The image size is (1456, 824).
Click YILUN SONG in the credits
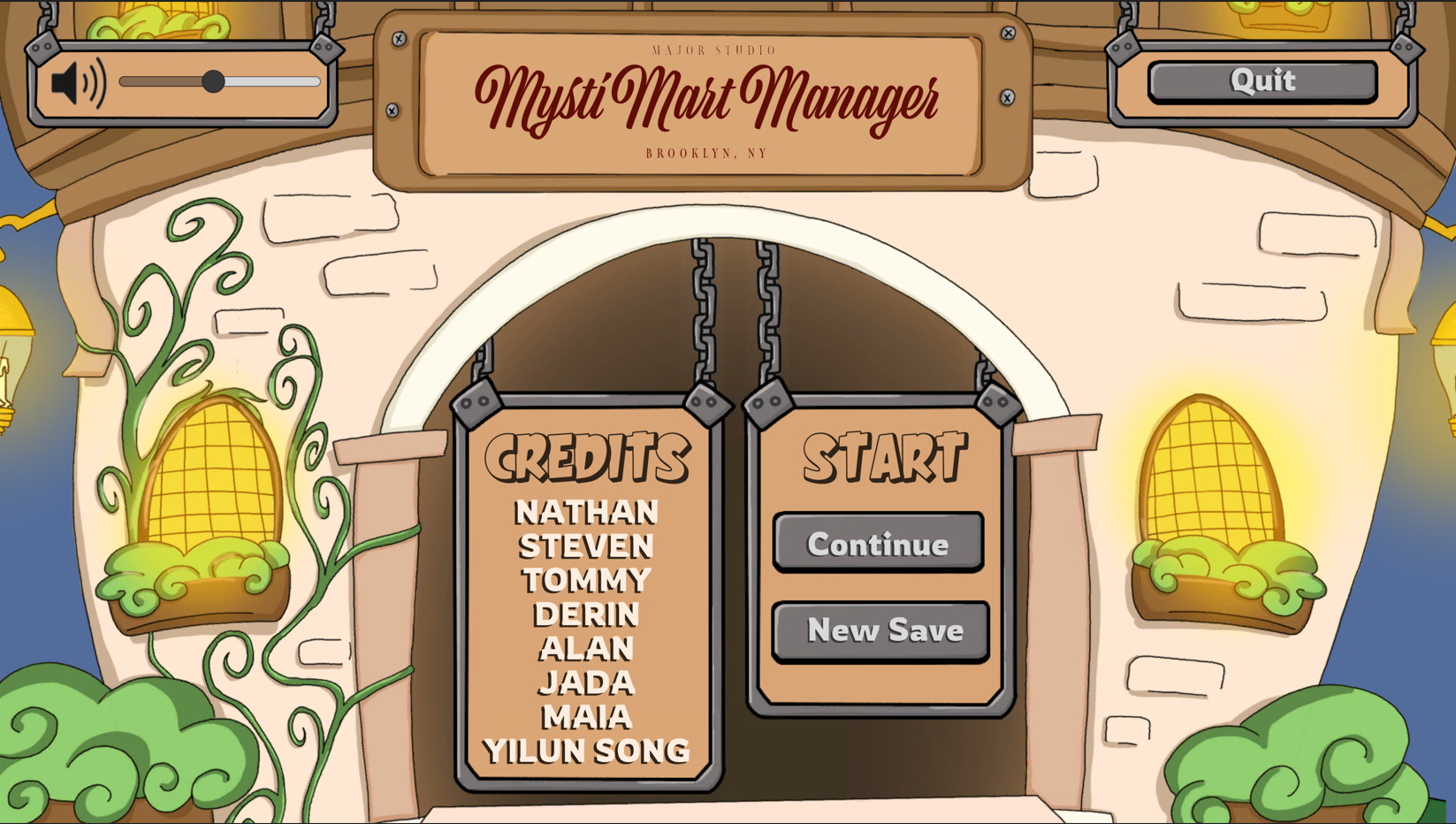[586, 750]
